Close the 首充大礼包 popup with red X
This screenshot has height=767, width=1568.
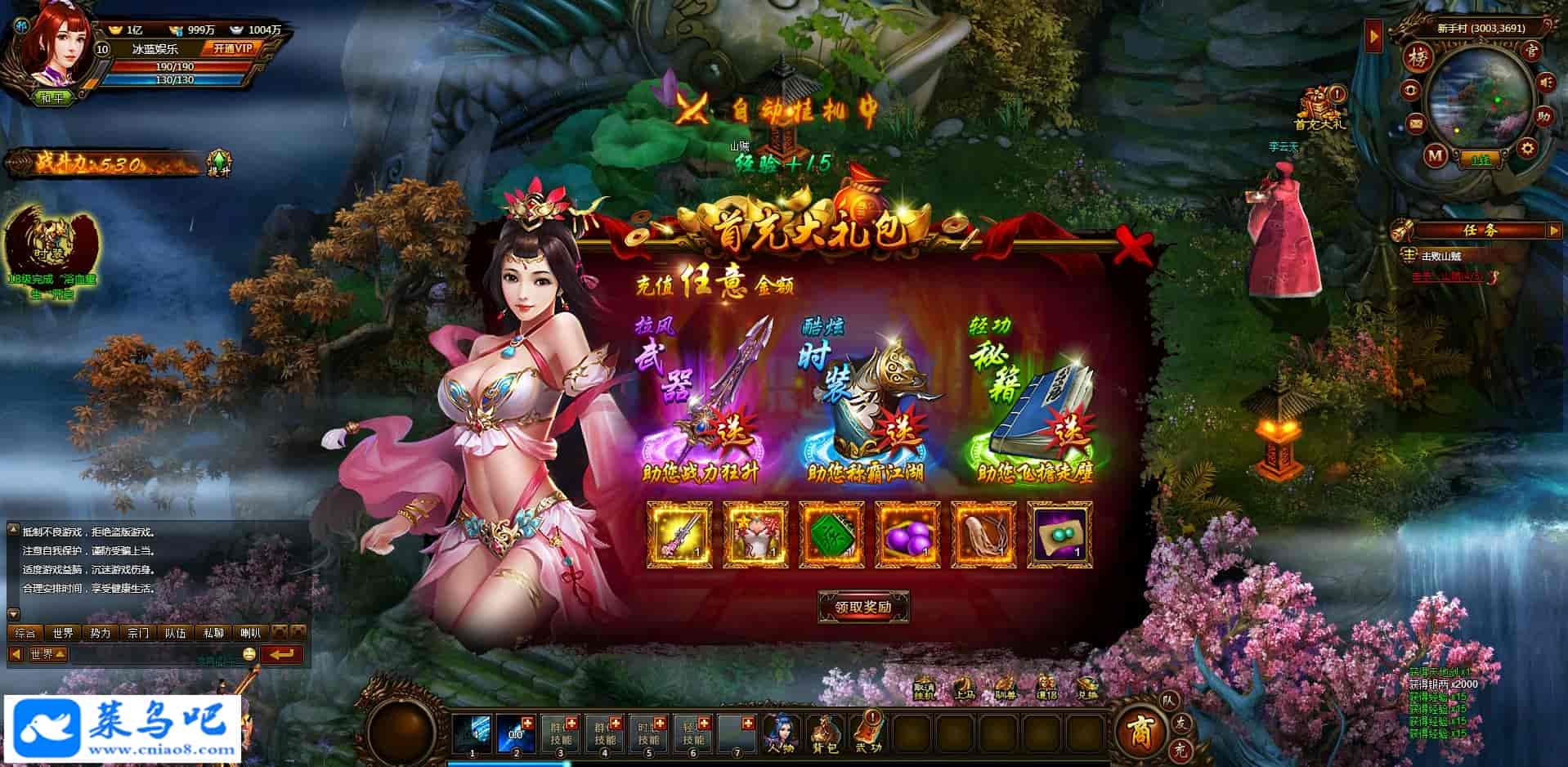pos(1133,247)
